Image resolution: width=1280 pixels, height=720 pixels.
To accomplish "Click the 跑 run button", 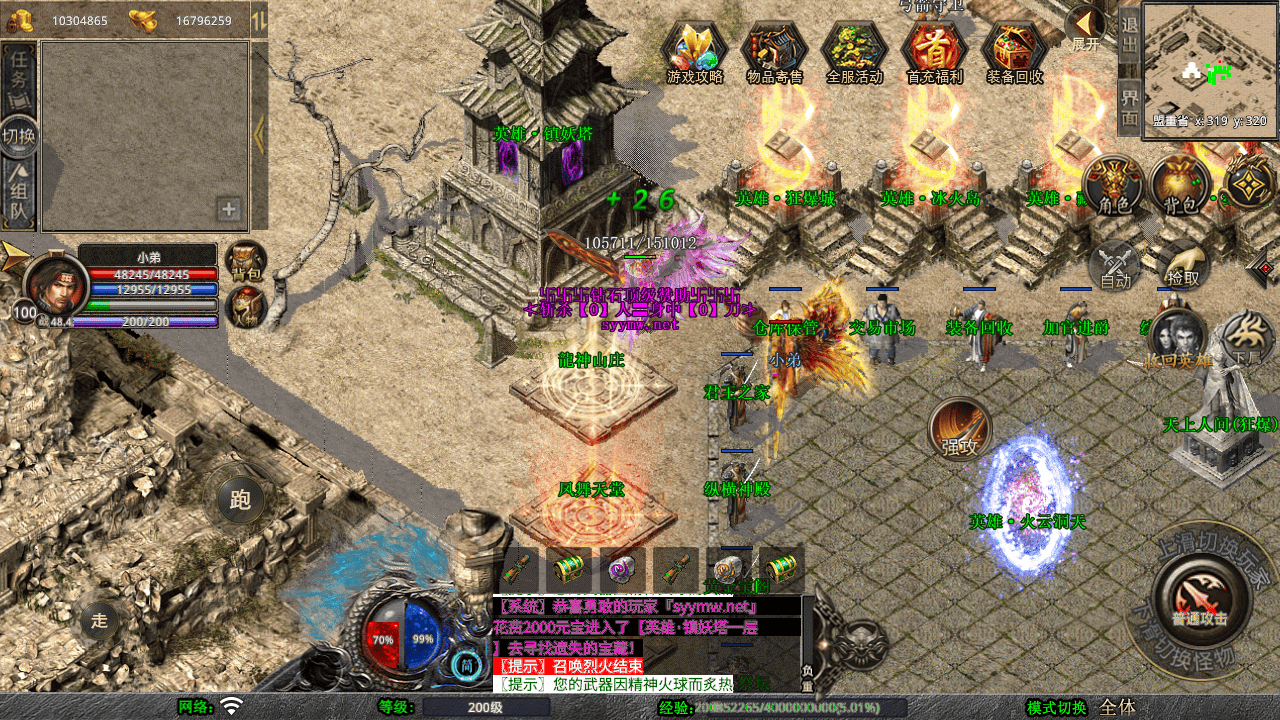I will [240, 499].
